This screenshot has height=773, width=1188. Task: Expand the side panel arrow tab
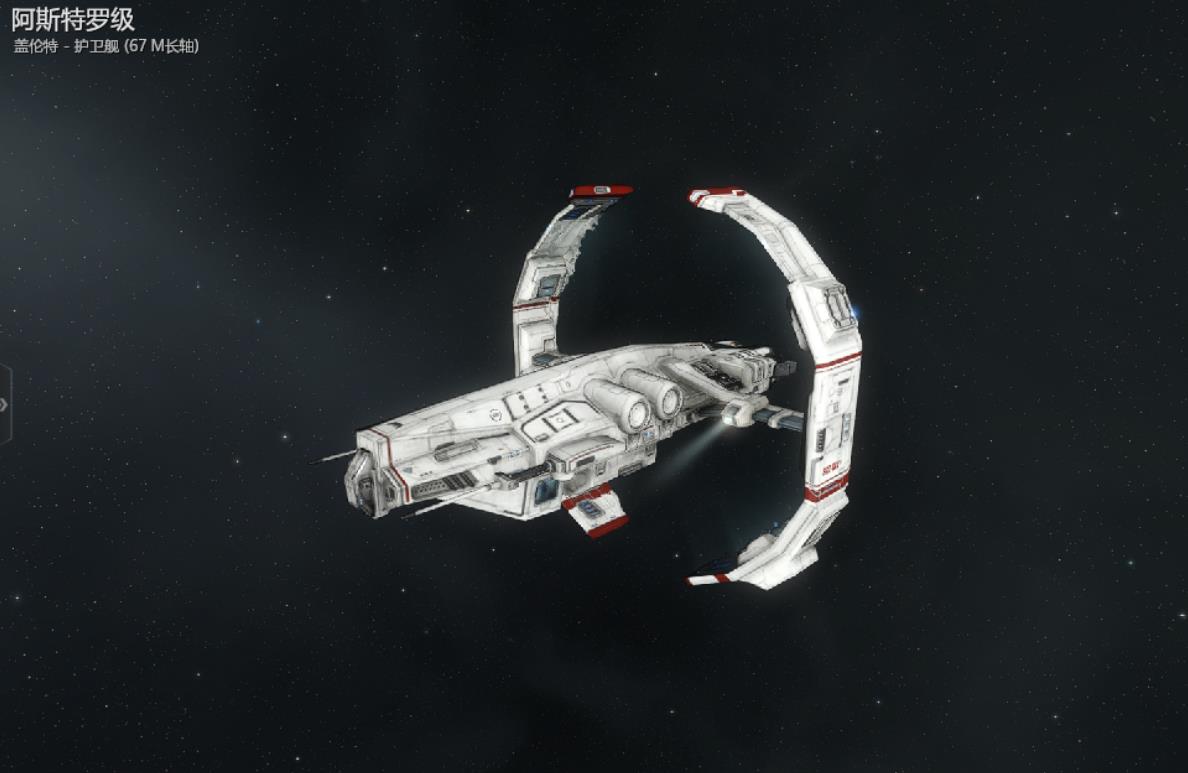(x=5, y=404)
